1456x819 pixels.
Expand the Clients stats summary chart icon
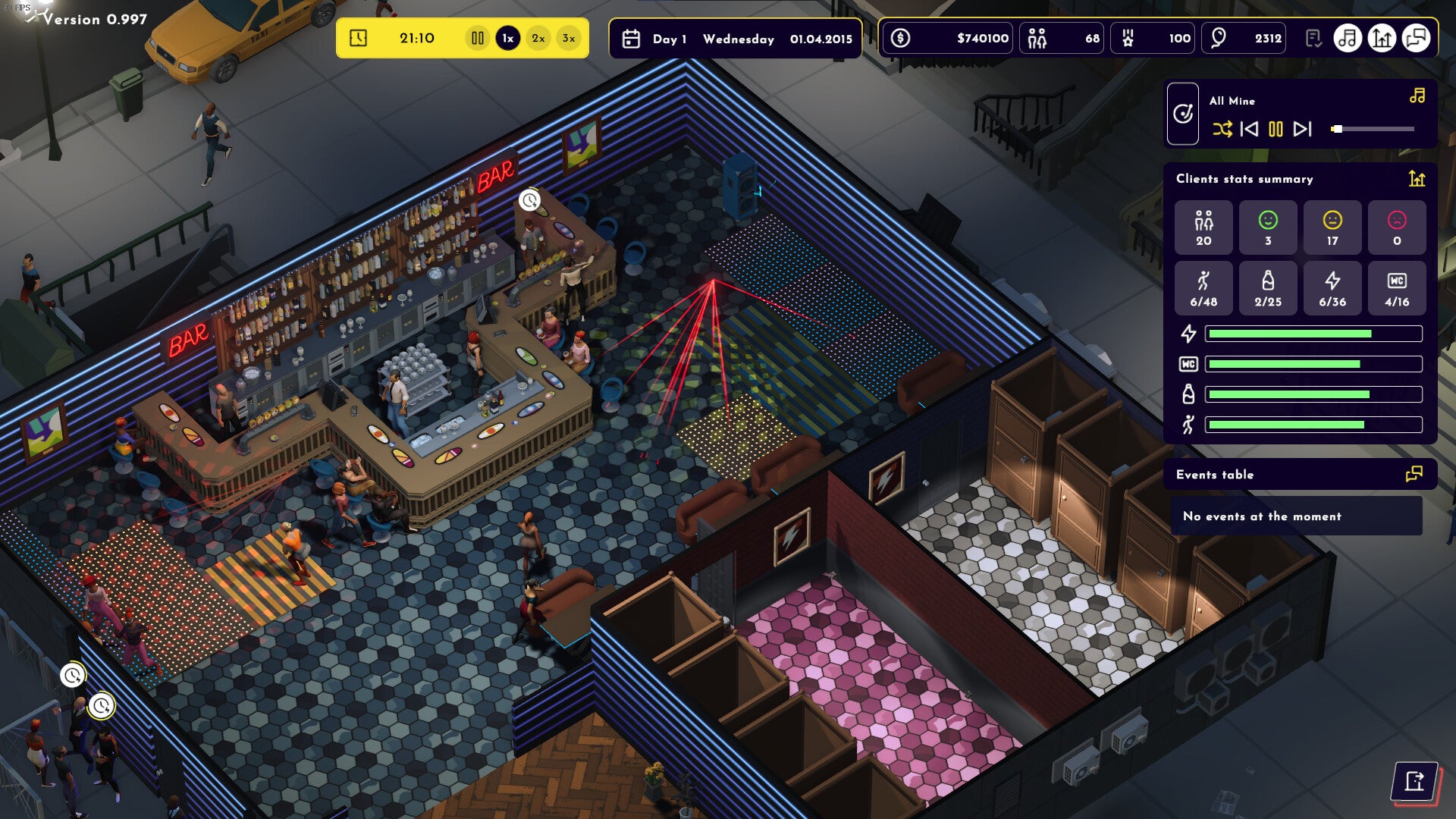1417,179
